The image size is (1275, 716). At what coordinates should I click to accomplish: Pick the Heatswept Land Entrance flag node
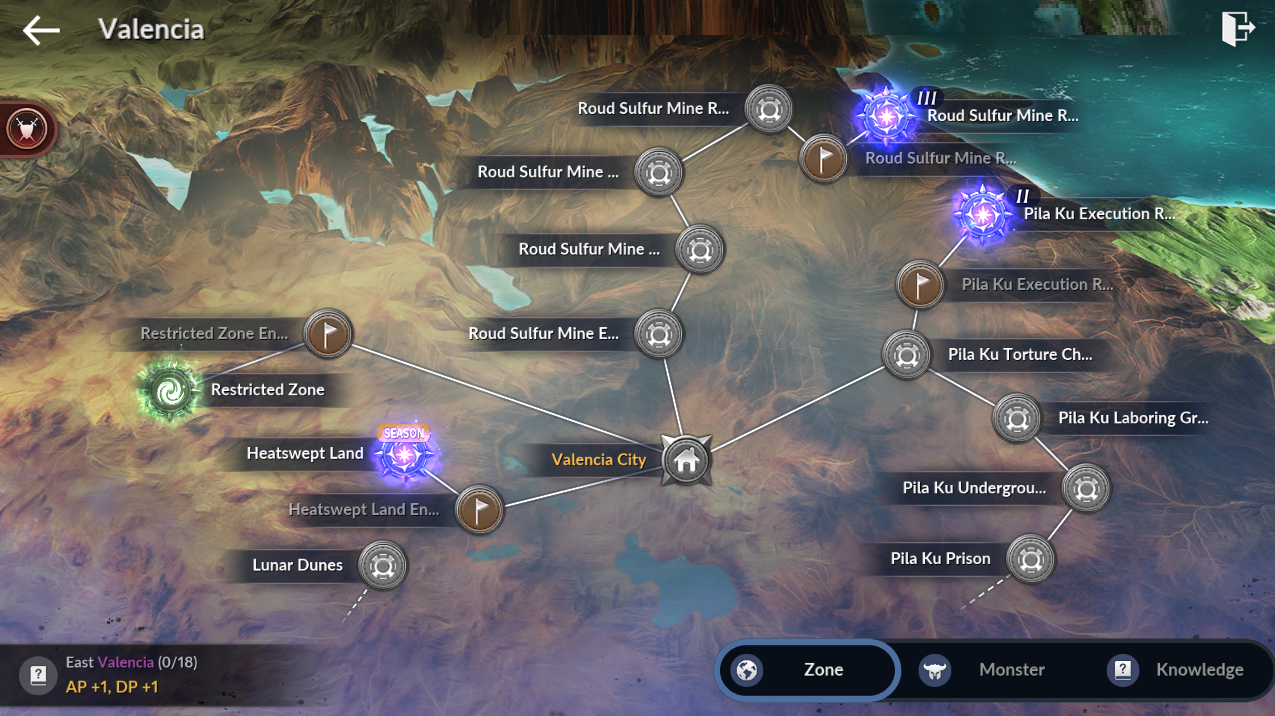click(479, 510)
